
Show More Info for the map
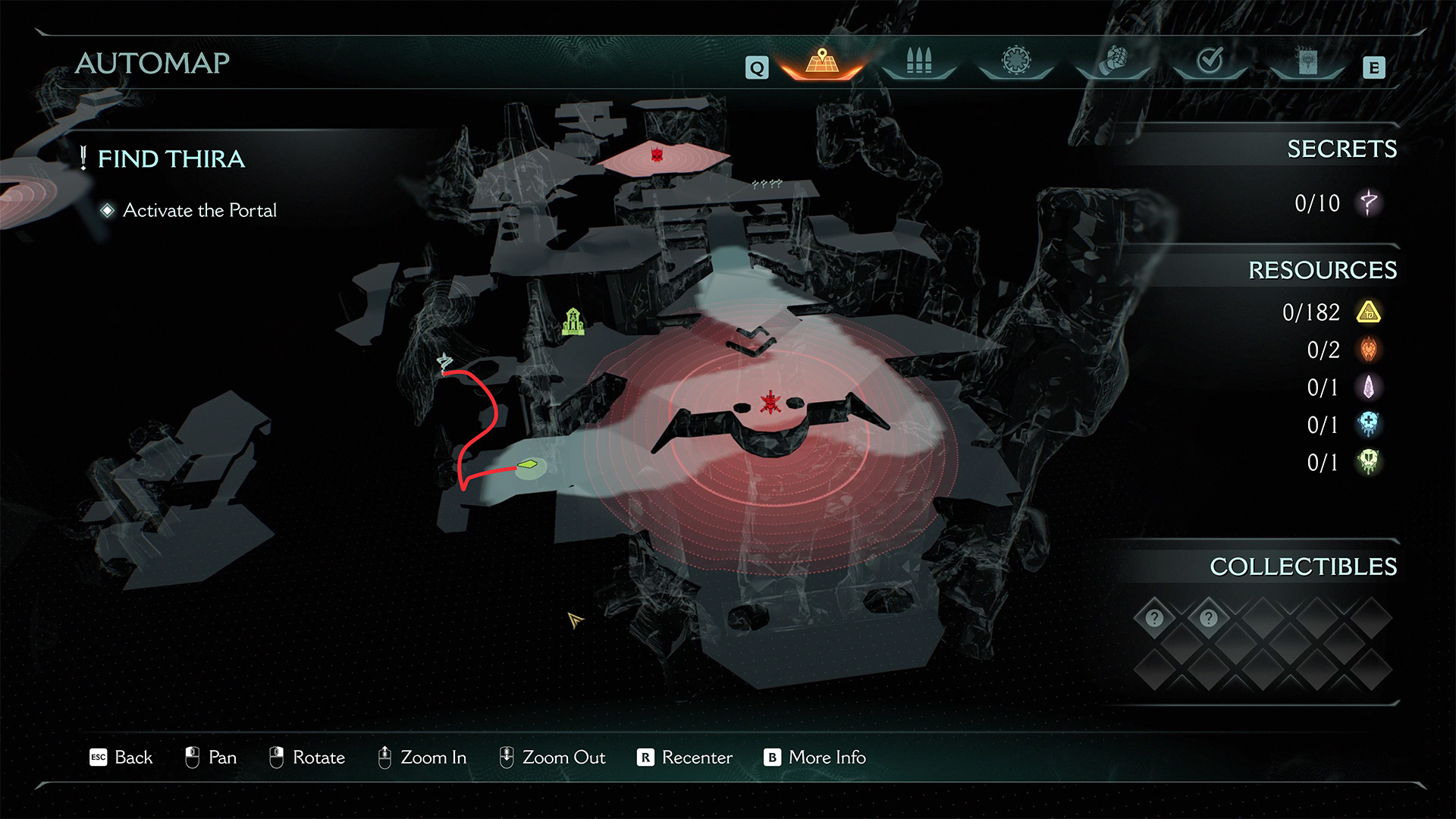tap(815, 758)
